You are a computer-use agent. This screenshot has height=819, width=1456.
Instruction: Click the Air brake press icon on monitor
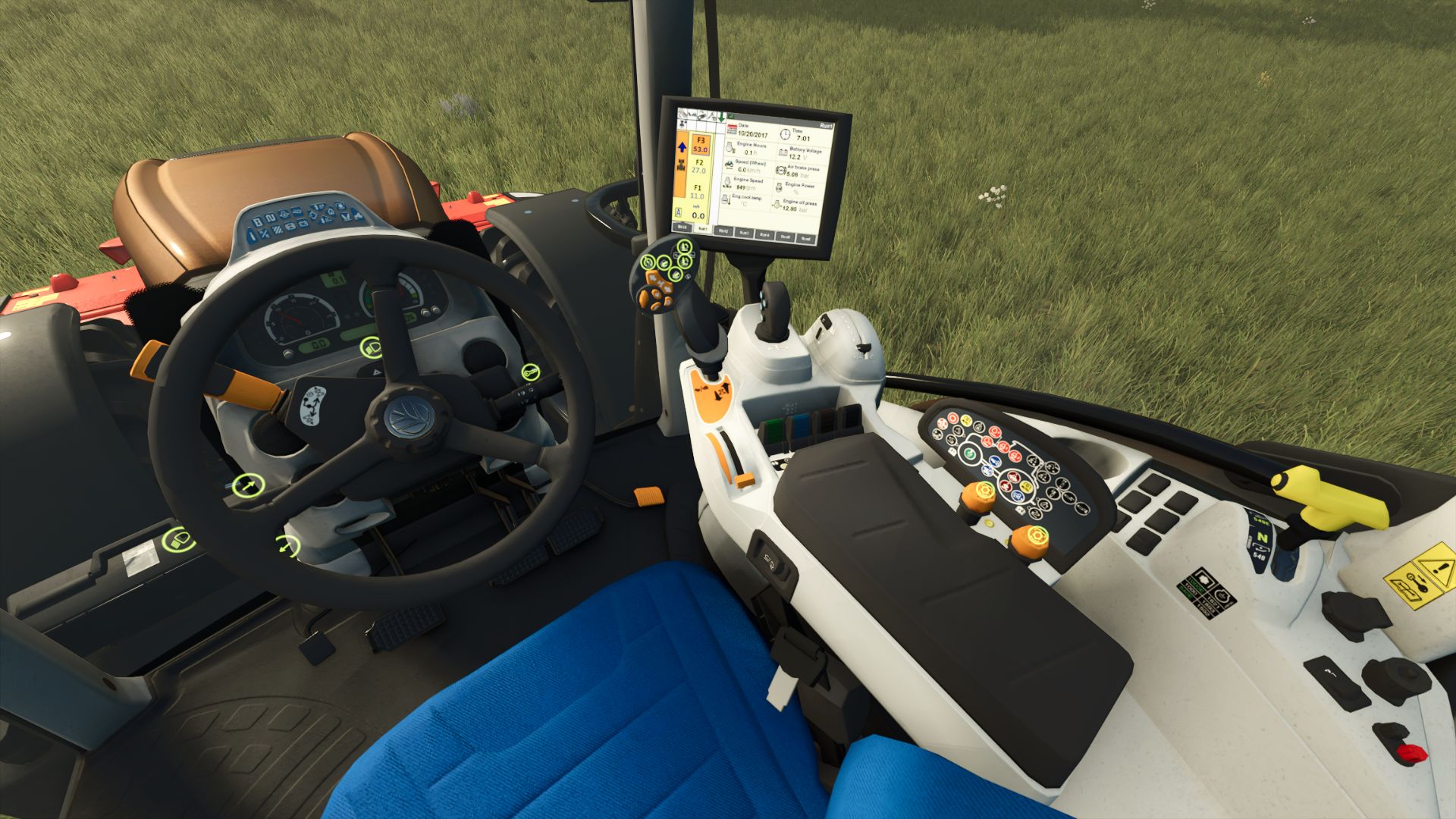781,170
